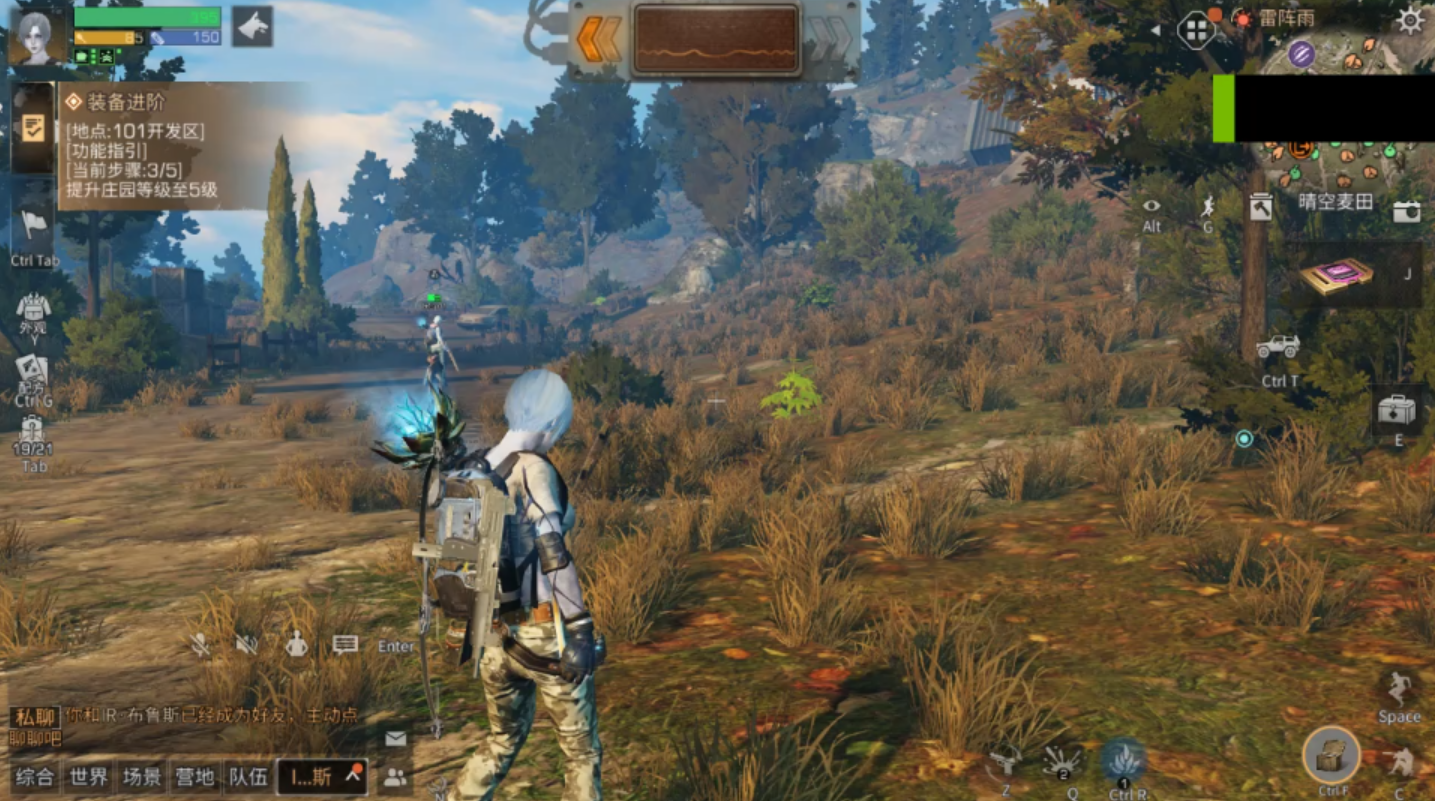Click the player character portrait

[x=40, y=35]
